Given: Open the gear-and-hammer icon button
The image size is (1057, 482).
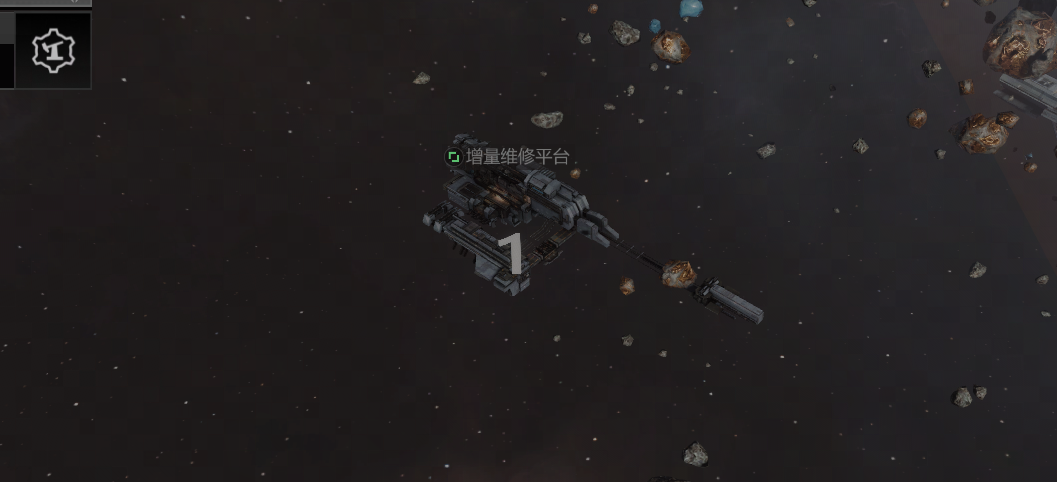Looking at the screenshot, I should click(52, 50).
